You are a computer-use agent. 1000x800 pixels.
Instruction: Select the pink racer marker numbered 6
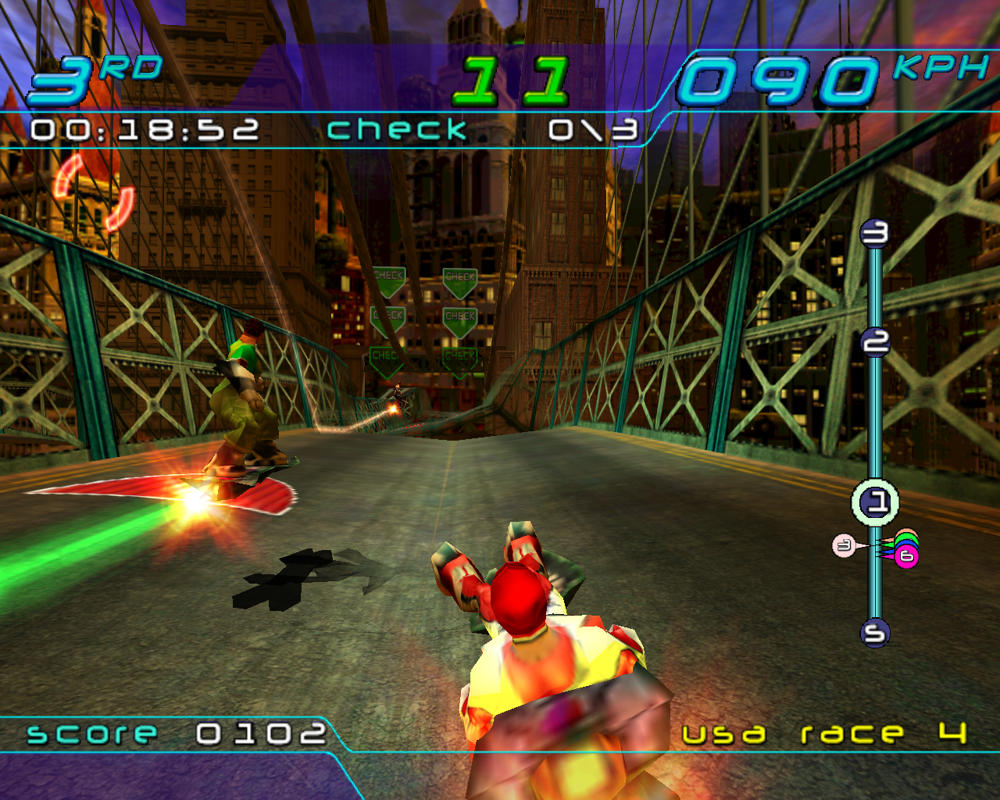pos(906,556)
